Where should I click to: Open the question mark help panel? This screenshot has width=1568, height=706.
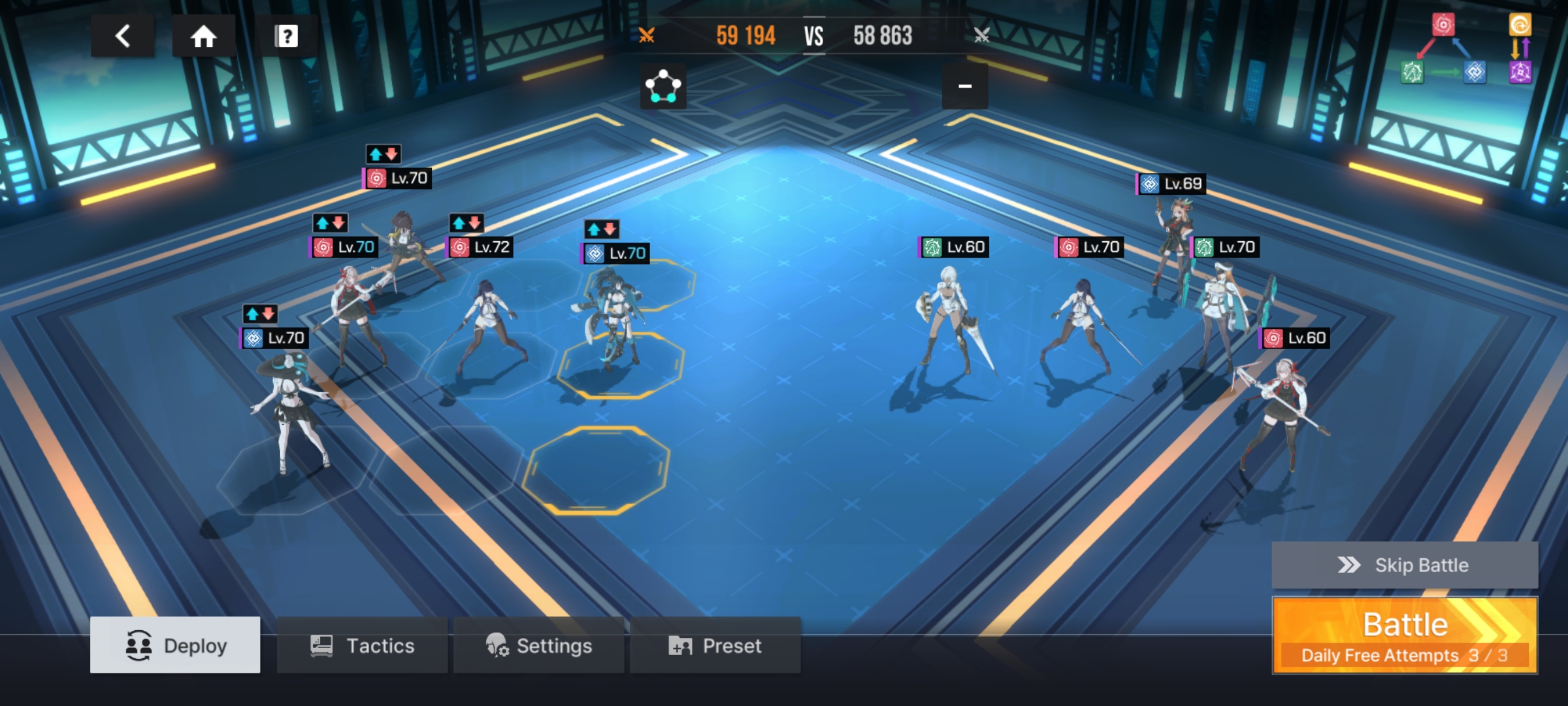point(286,36)
